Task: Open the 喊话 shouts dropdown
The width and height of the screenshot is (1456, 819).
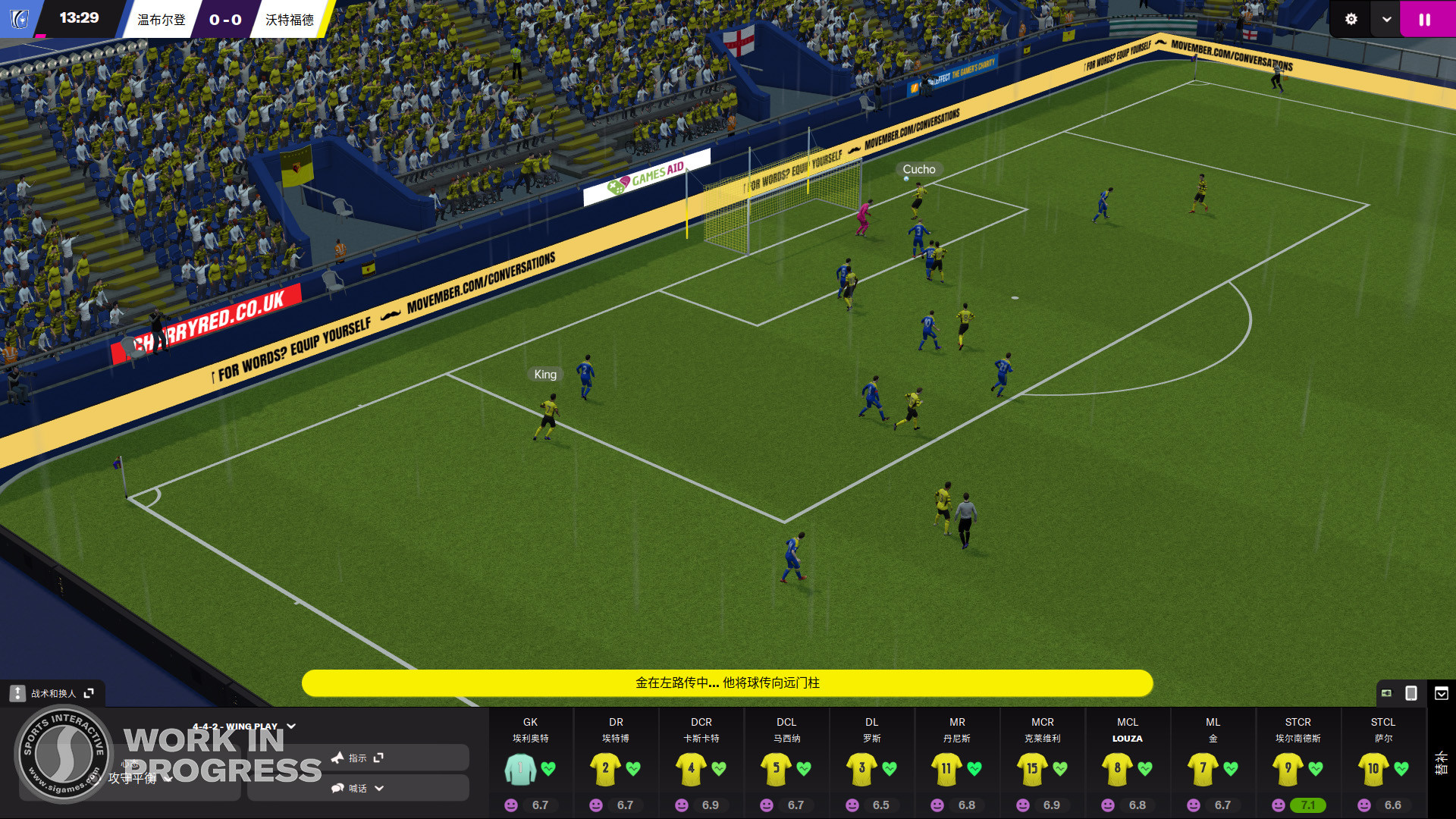Action: point(358,788)
